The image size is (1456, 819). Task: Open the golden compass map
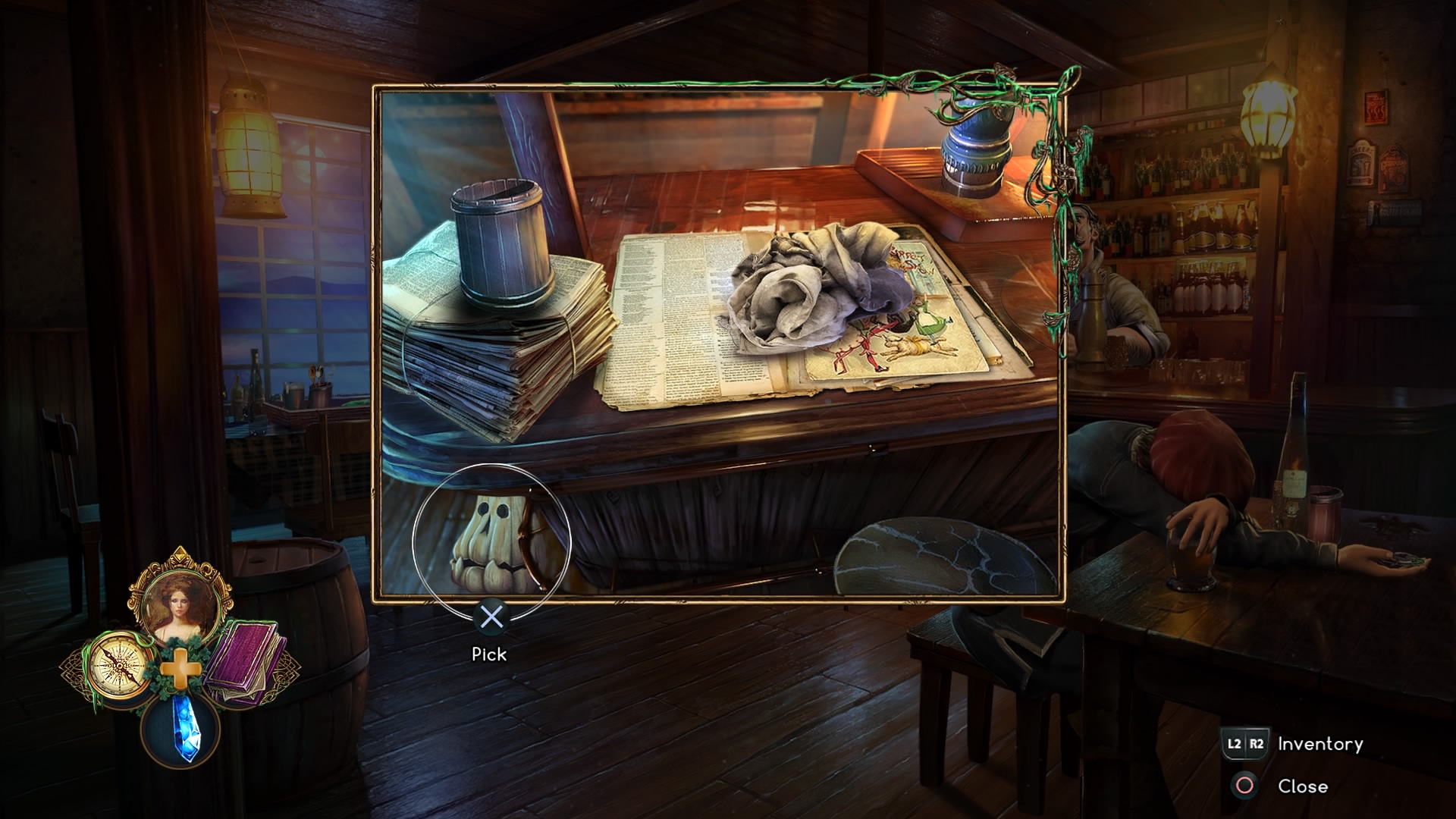(x=118, y=666)
